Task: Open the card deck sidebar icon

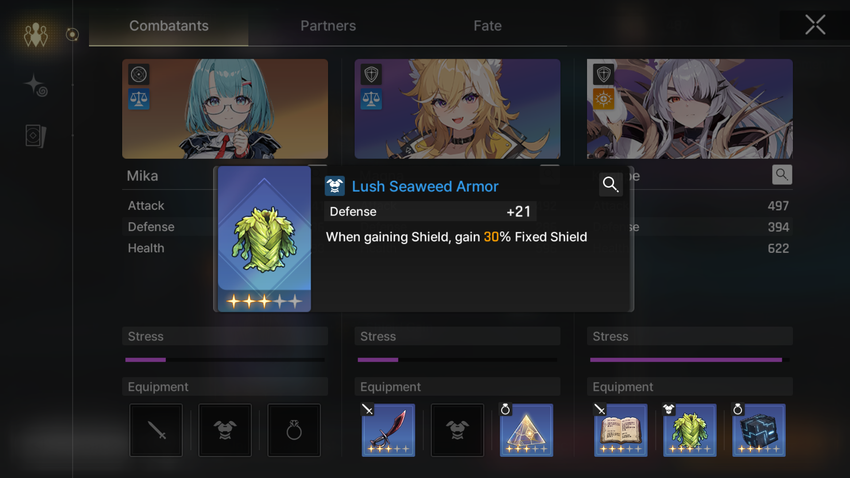Action: click(36, 136)
